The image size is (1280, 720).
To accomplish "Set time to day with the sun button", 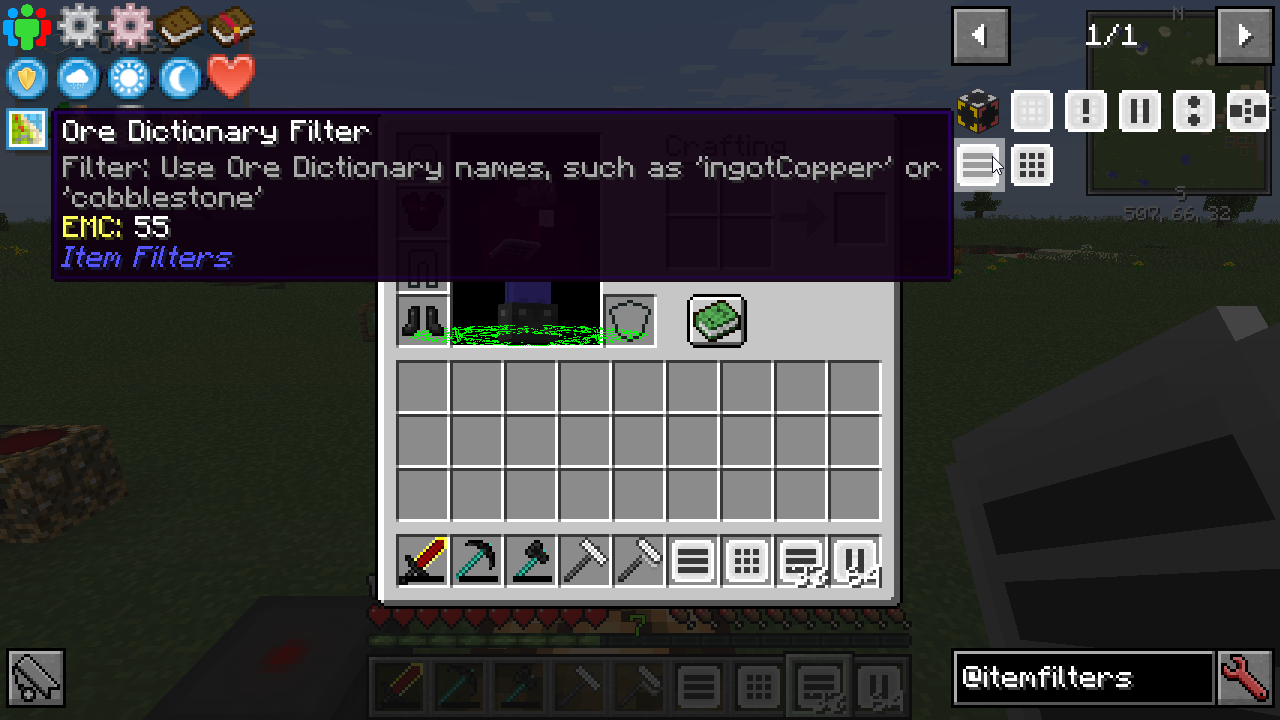I will click(129, 78).
